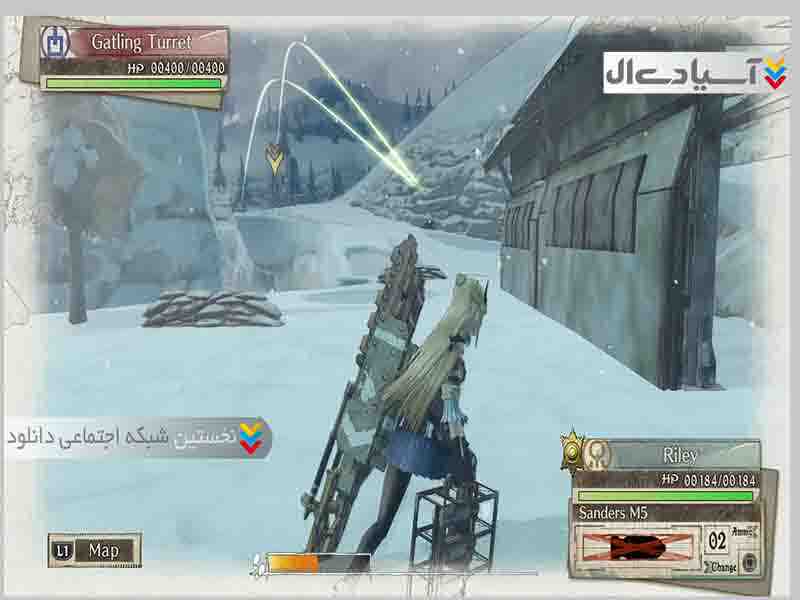The width and height of the screenshot is (800, 600).
Task: Click the Gatling Turret target emblem icon
Action: 54,43
